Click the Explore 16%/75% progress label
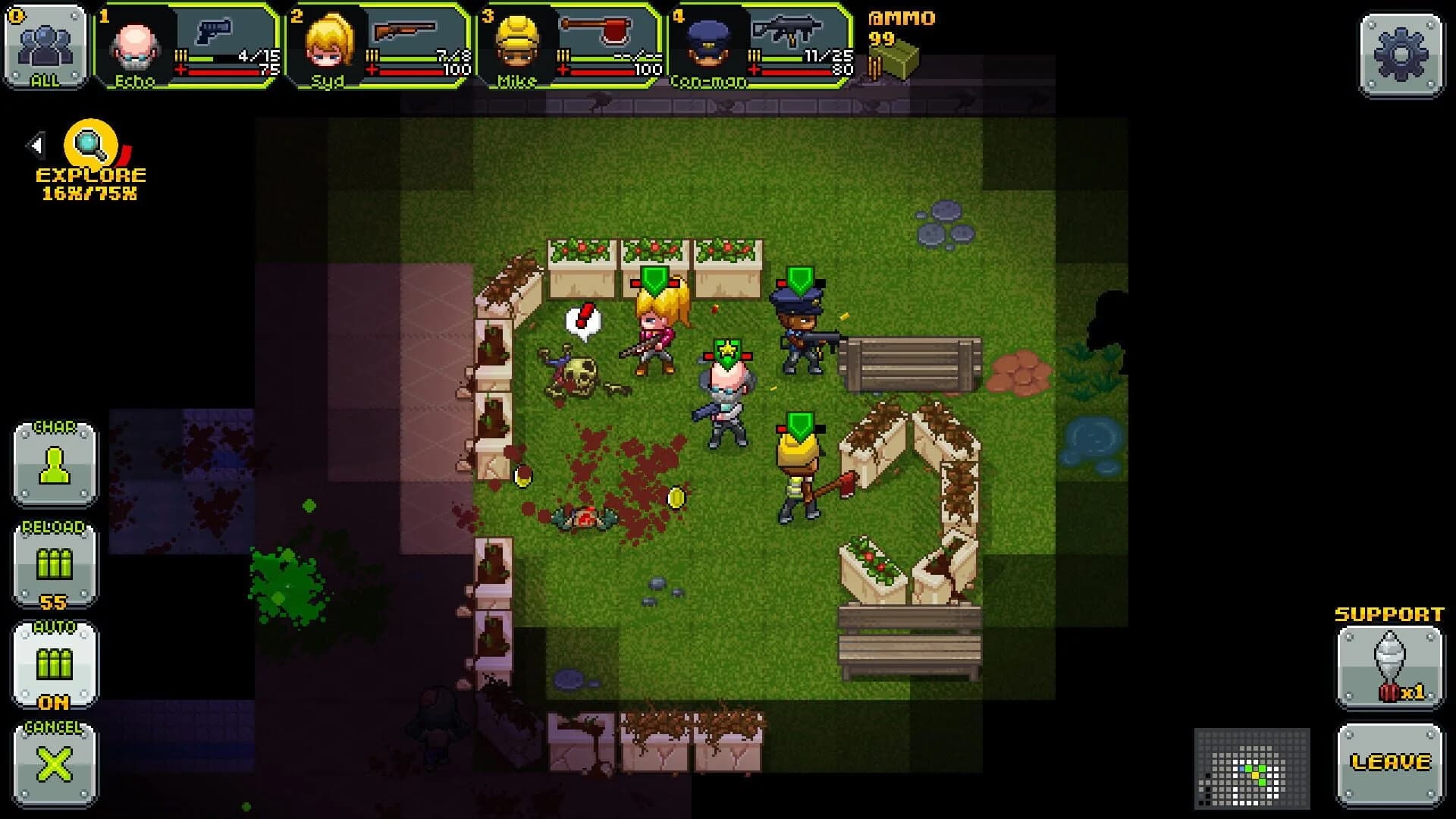Screen dimensions: 1456x819 click(x=91, y=193)
